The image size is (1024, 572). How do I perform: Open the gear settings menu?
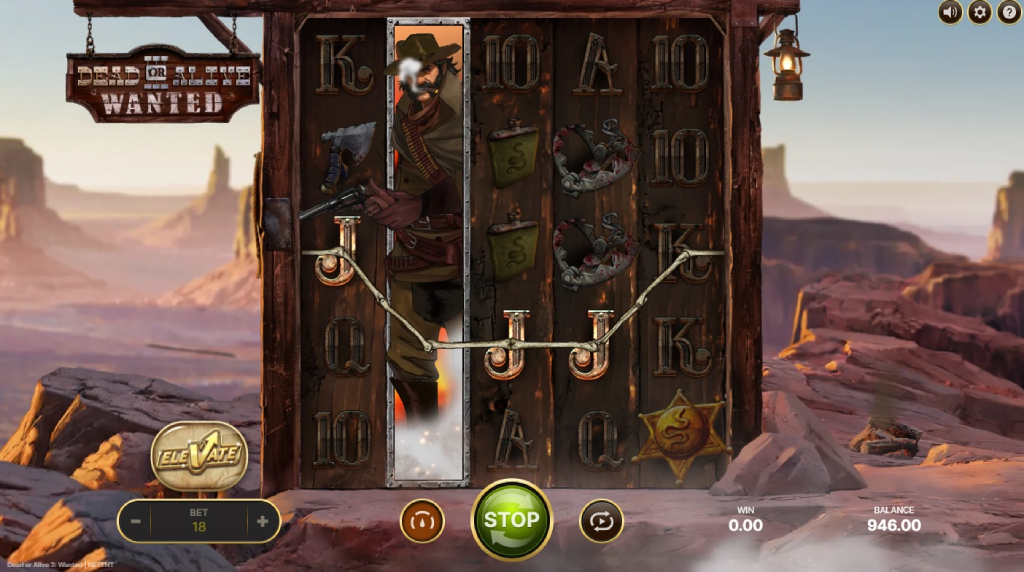click(979, 12)
